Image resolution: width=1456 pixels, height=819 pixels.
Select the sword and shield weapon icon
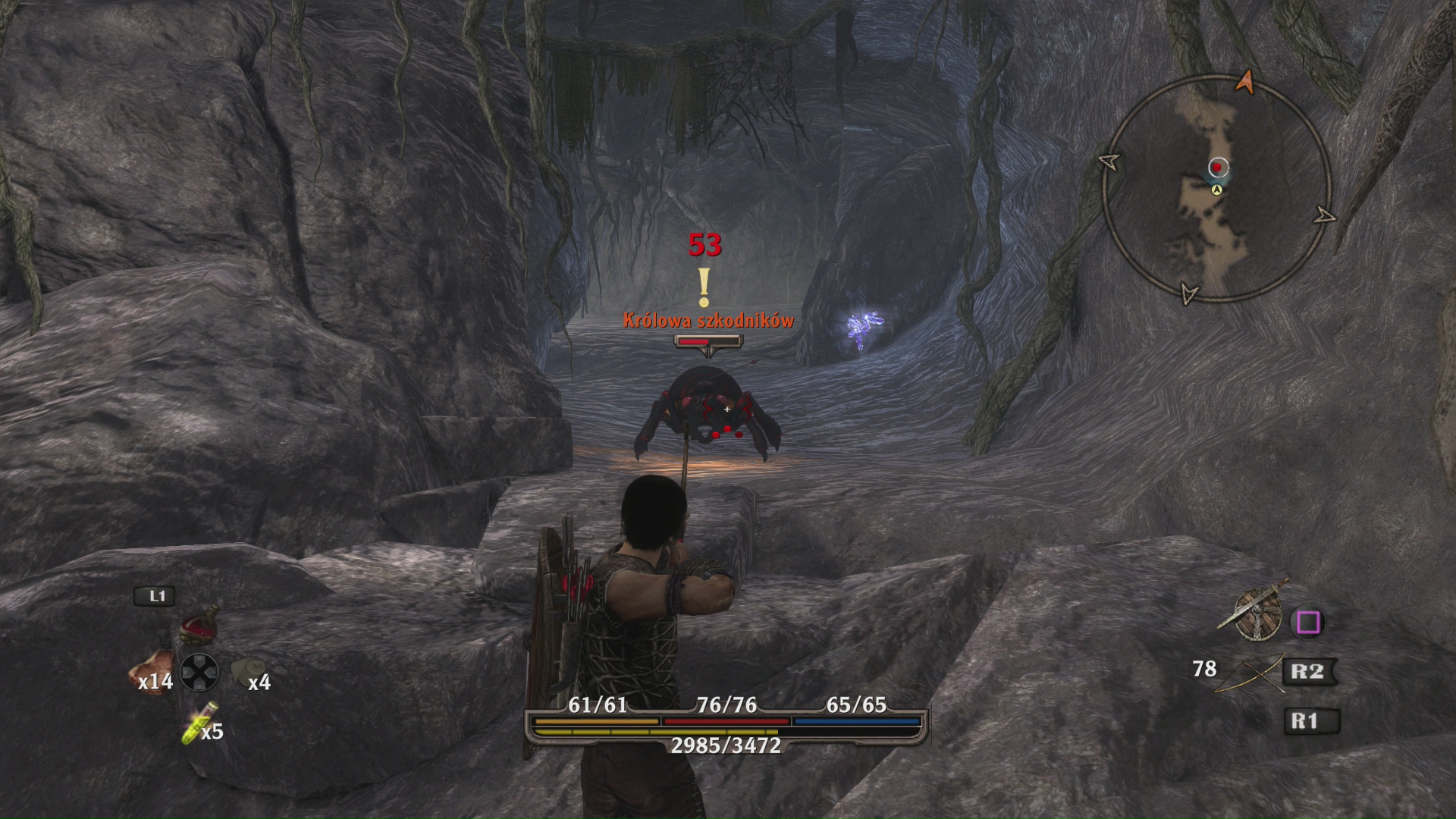click(x=1254, y=613)
